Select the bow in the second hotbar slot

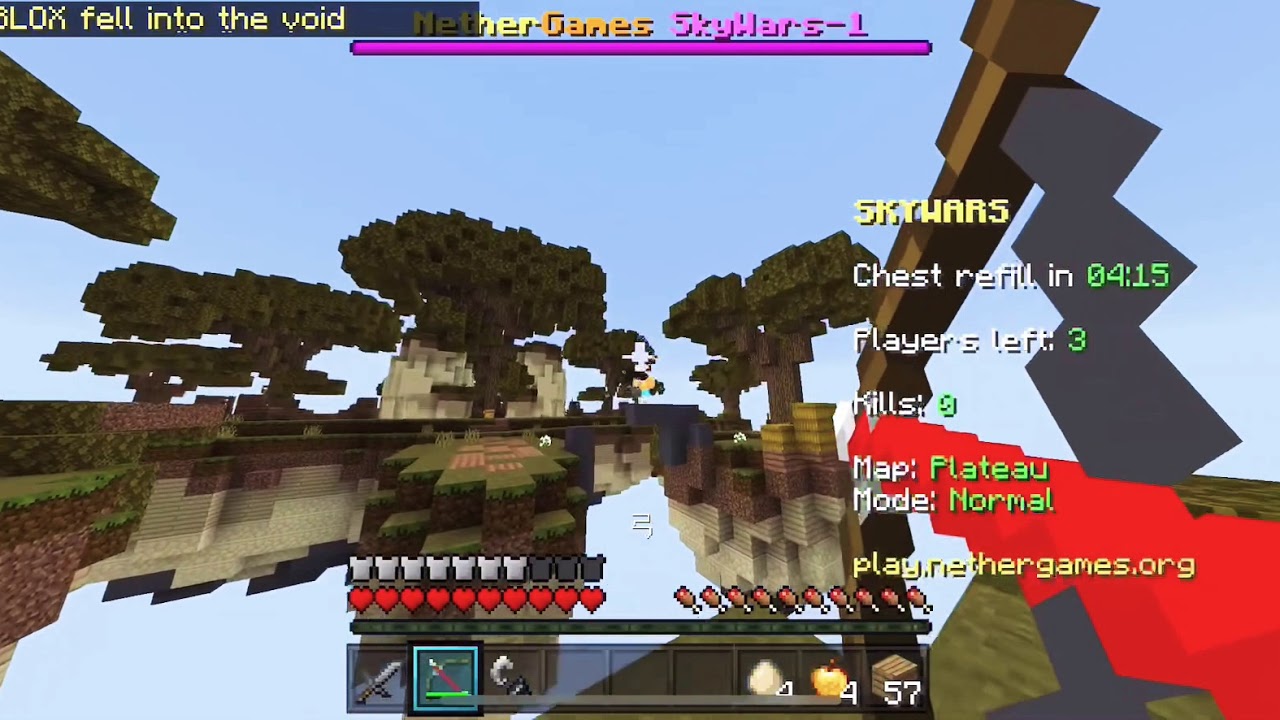(x=445, y=677)
